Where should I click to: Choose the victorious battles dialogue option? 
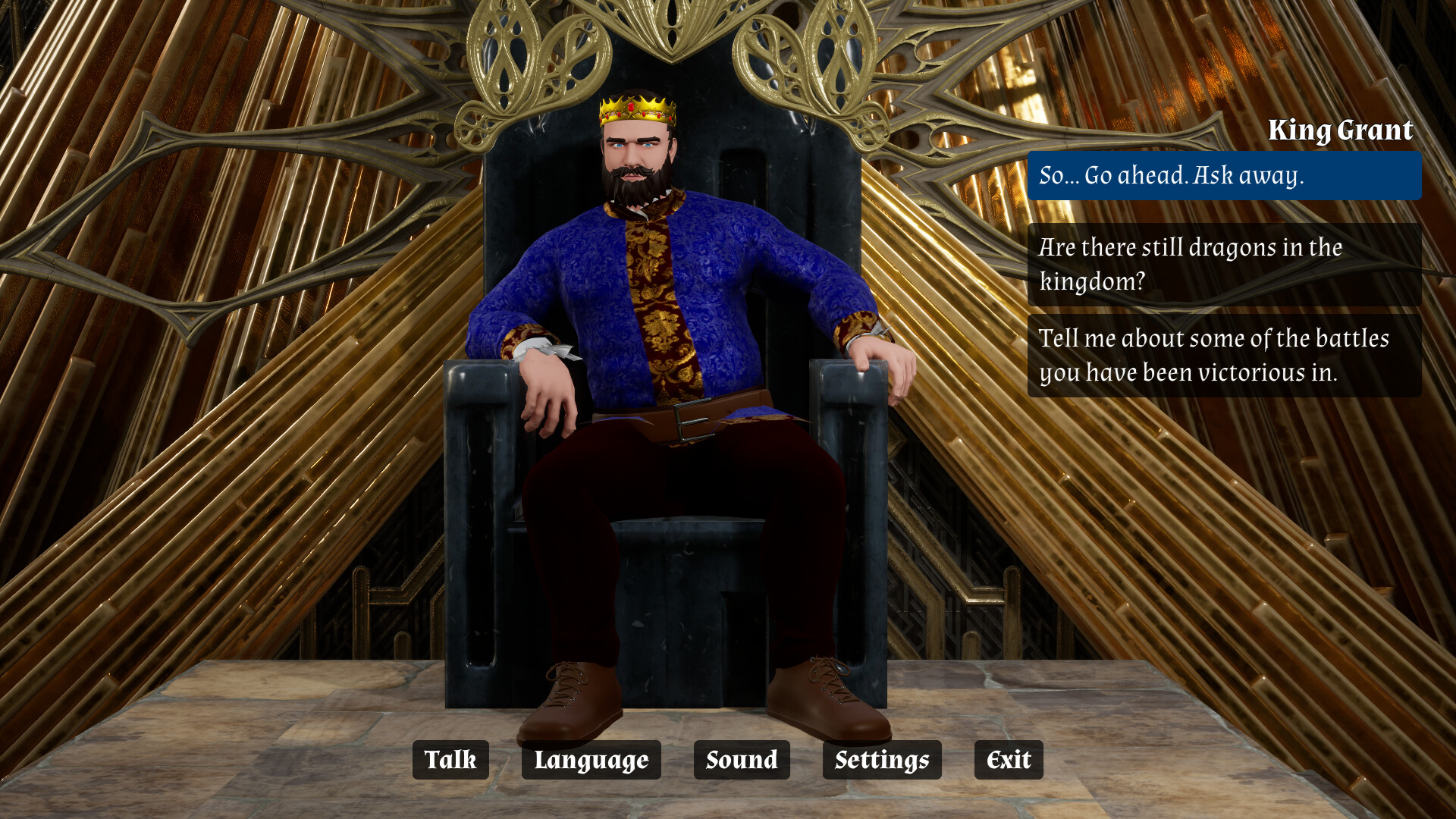tap(1224, 355)
